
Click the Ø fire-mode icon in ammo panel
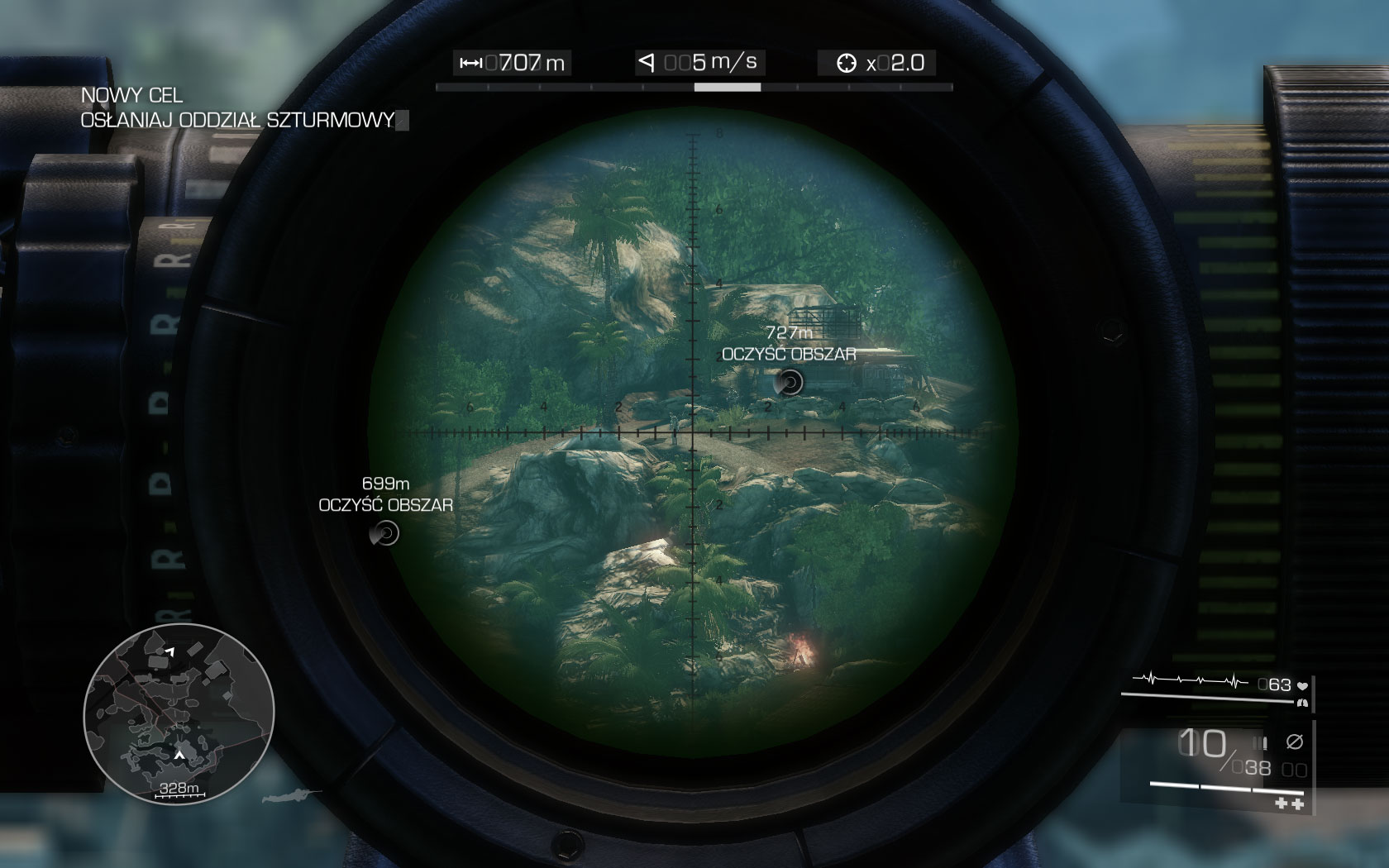click(x=1296, y=742)
